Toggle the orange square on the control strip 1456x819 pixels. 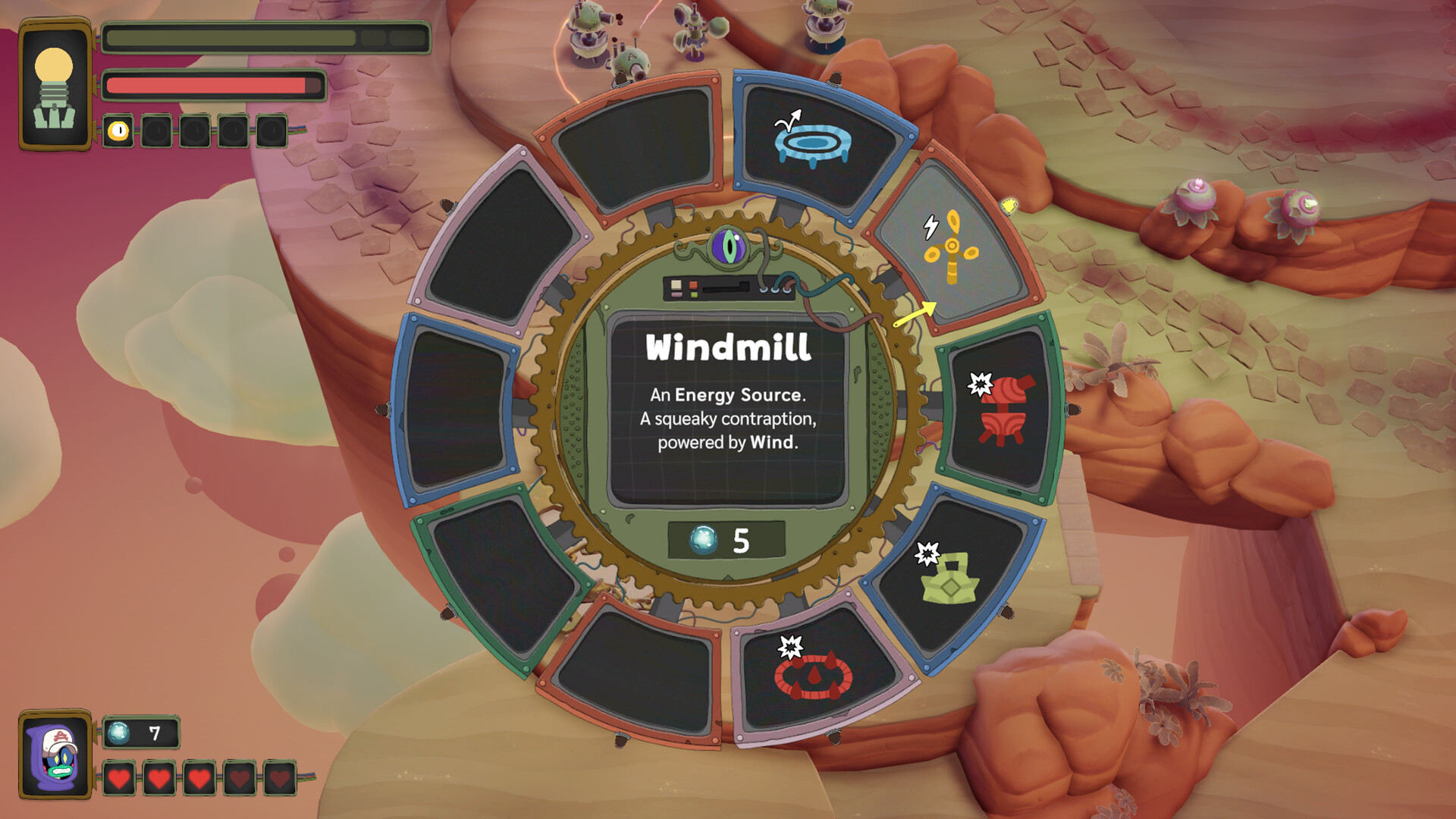(x=692, y=285)
